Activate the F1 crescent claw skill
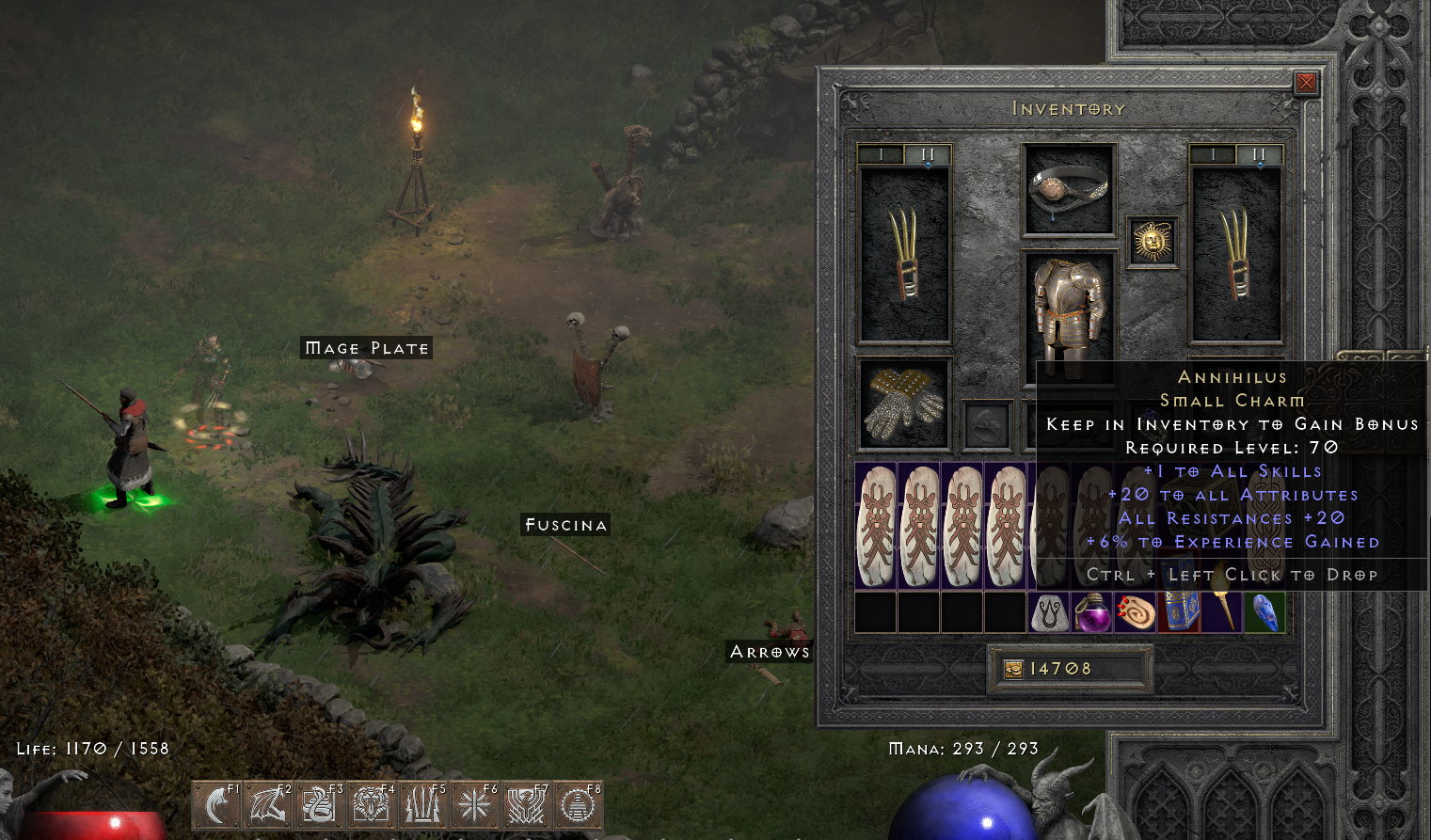 point(217,805)
